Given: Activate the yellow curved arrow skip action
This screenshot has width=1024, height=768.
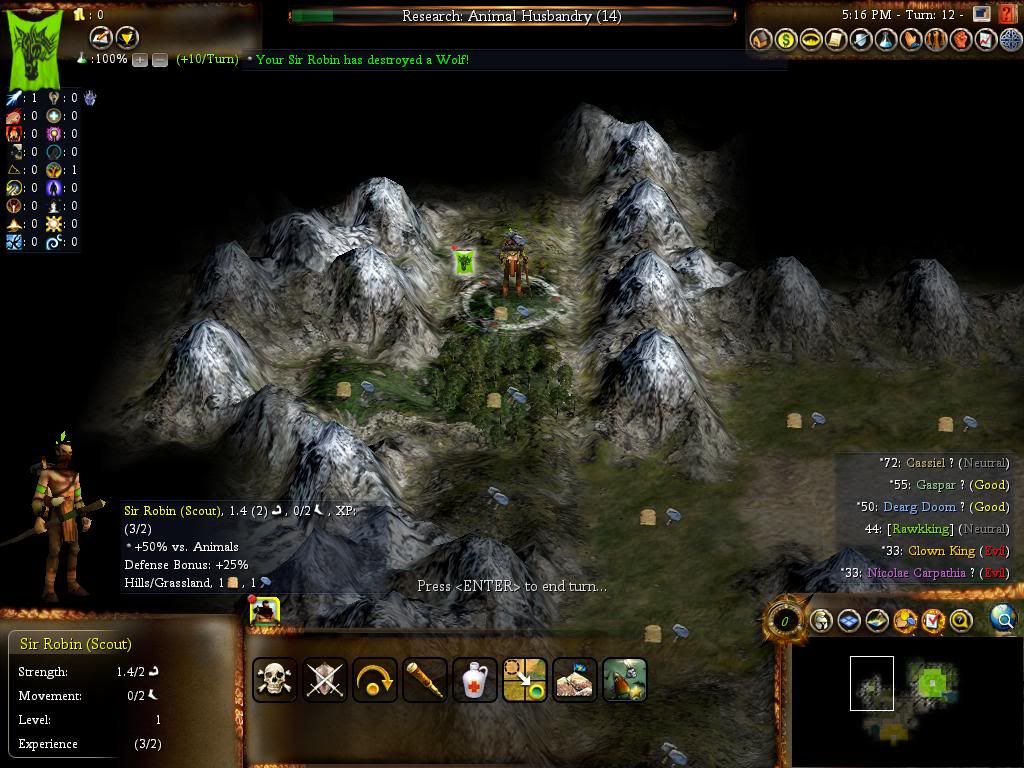Looking at the screenshot, I should pyautogui.click(x=375, y=680).
